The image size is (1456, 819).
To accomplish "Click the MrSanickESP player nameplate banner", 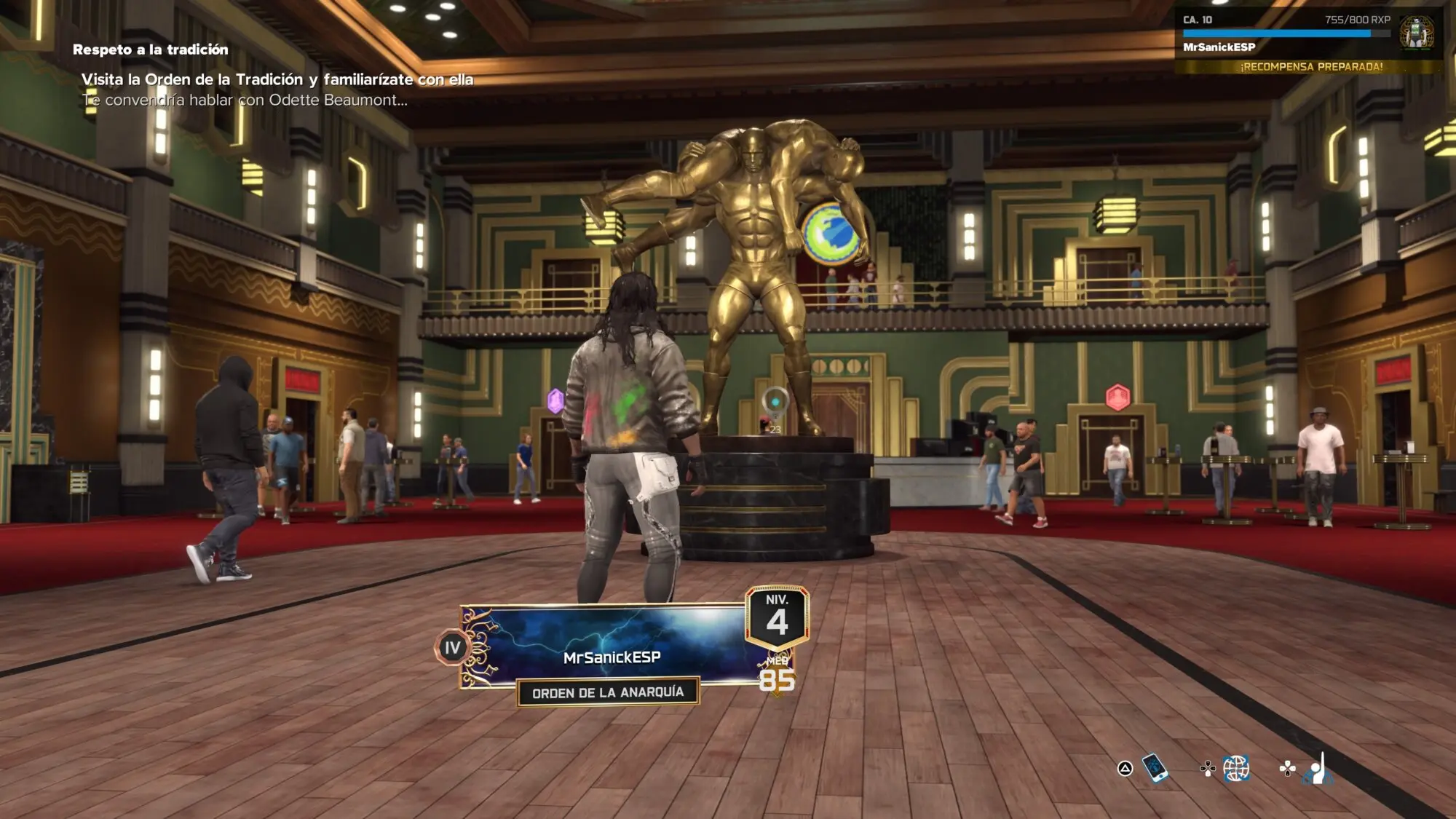I will tap(612, 646).
